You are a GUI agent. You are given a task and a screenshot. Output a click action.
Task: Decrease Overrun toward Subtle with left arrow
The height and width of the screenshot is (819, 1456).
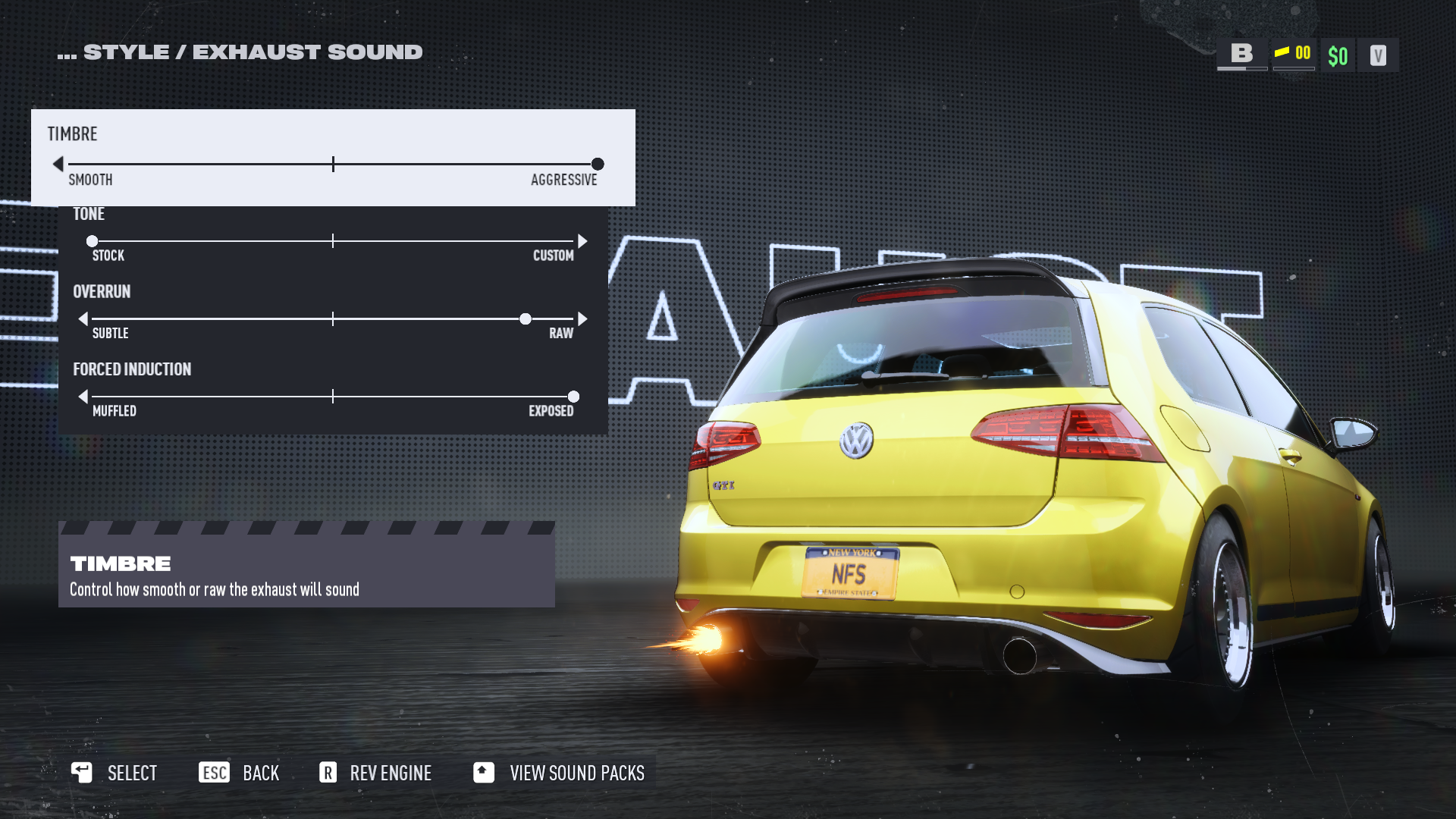click(x=83, y=319)
